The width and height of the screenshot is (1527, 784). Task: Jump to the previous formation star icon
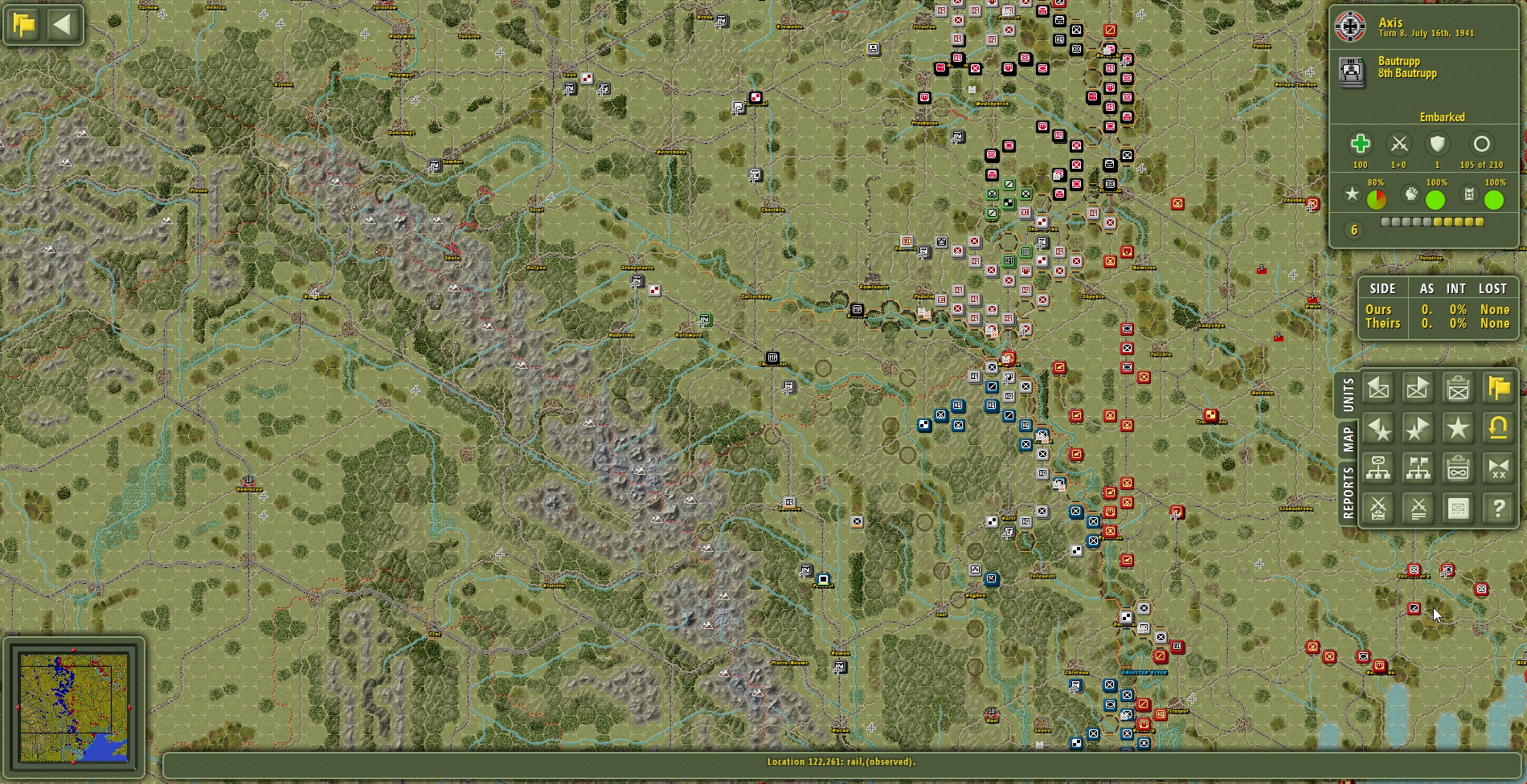[x=1378, y=428]
